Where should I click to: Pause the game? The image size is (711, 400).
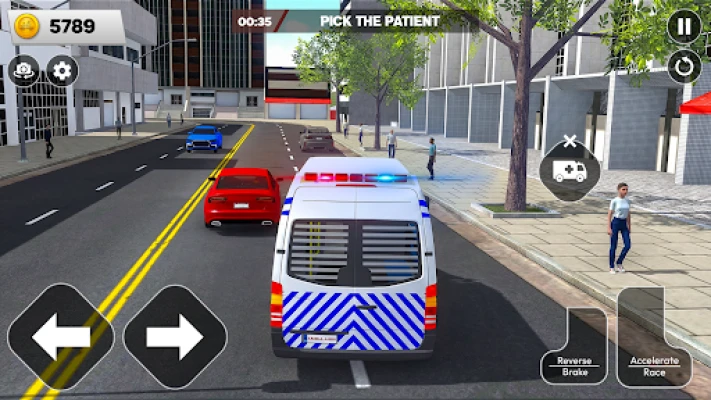684,27
